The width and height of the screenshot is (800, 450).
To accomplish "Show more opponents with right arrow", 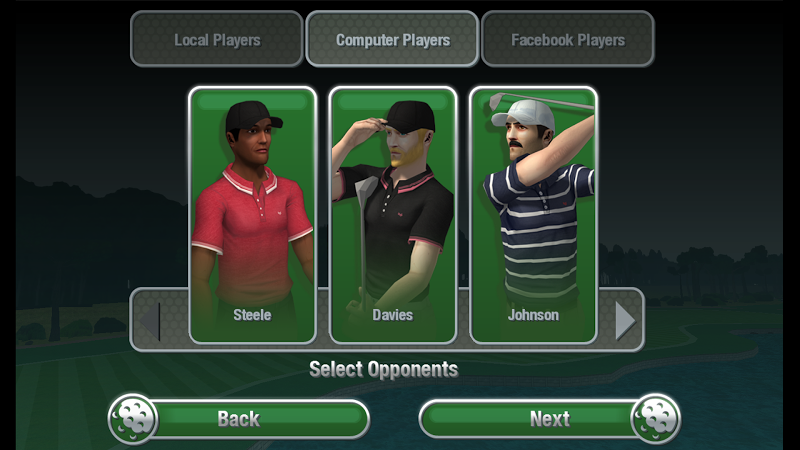I will tap(625, 320).
